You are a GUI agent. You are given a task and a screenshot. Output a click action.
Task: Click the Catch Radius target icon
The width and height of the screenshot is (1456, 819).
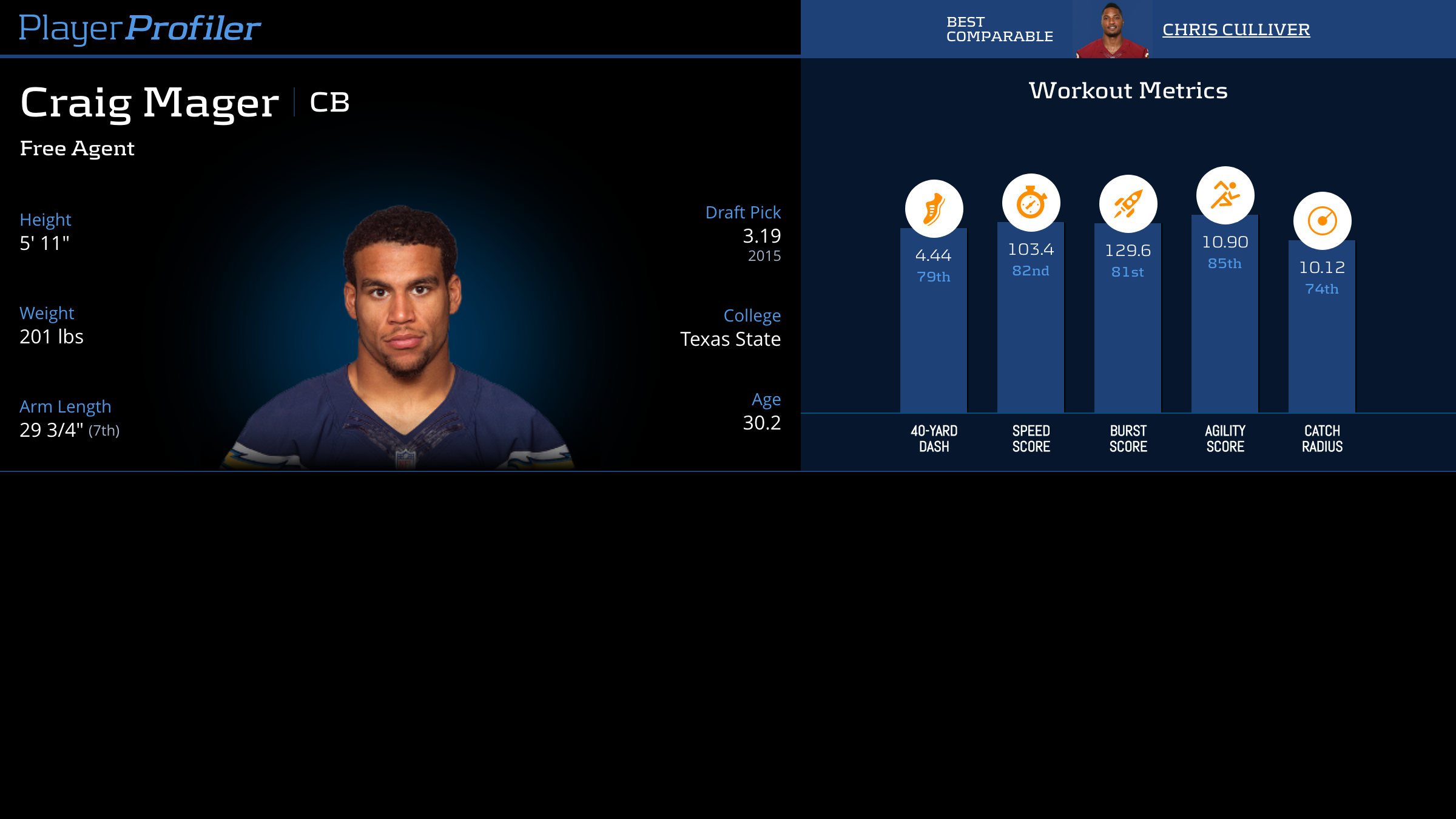pos(1322,221)
